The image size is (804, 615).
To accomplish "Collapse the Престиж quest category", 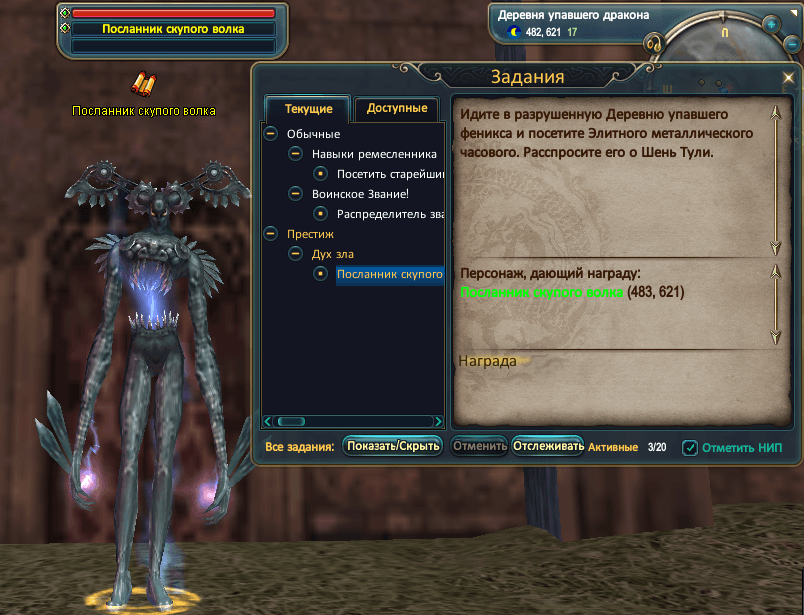I will (x=270, y=233).
